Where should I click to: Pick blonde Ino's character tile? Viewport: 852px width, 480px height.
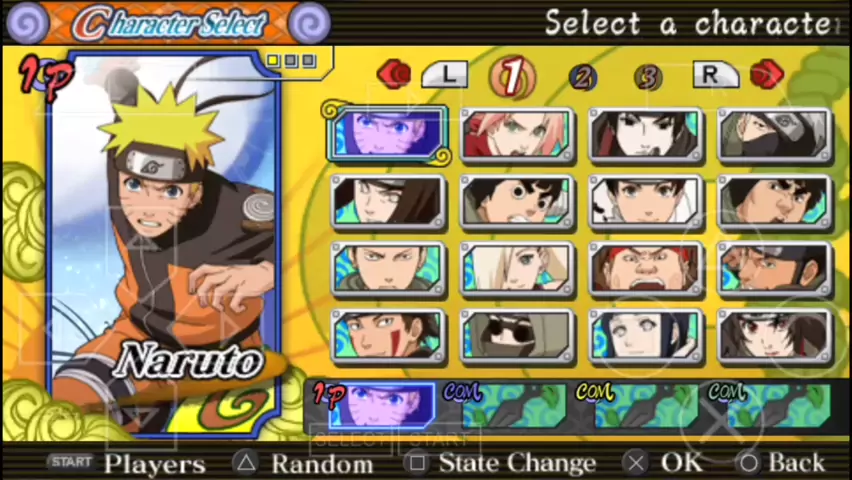pos(517,270)
